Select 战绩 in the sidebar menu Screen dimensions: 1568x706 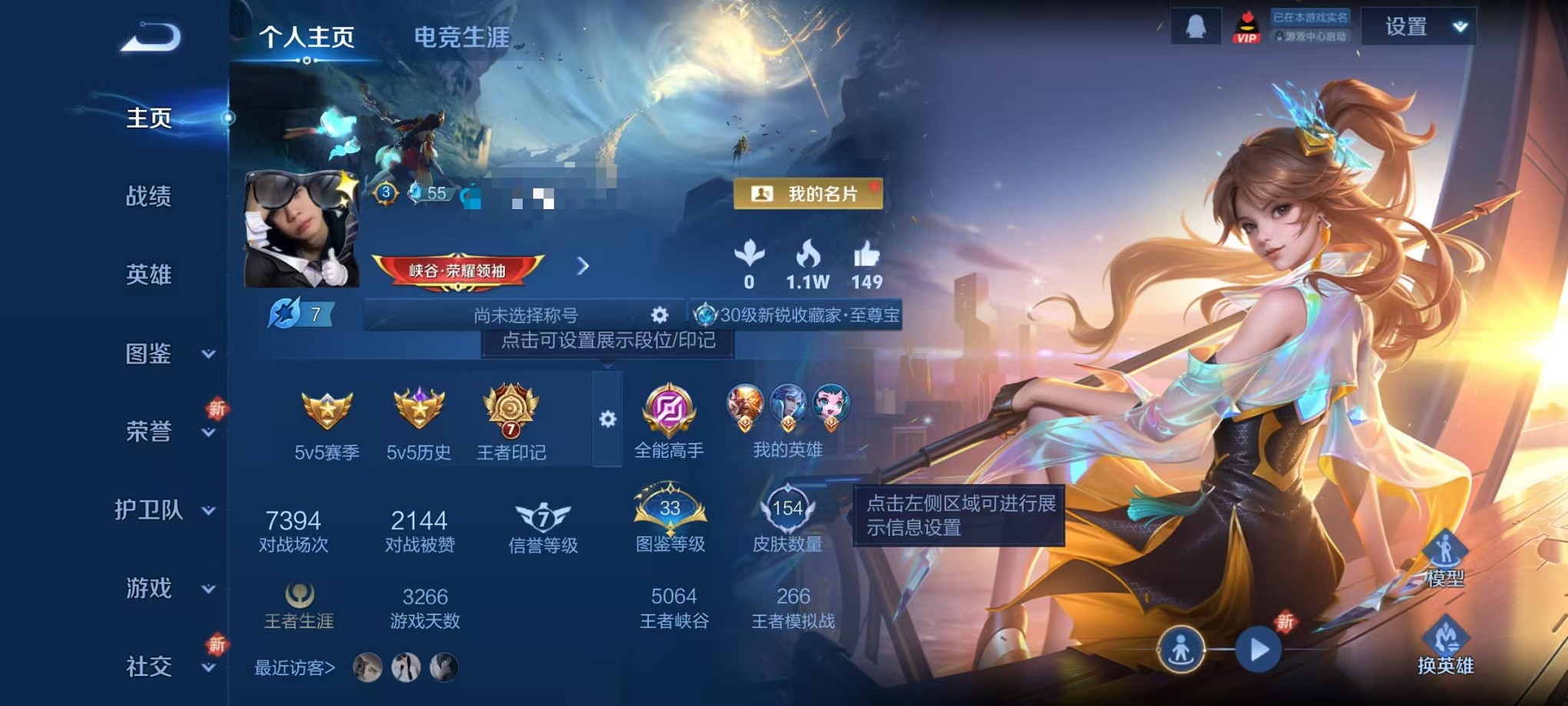tap(151, 198)
